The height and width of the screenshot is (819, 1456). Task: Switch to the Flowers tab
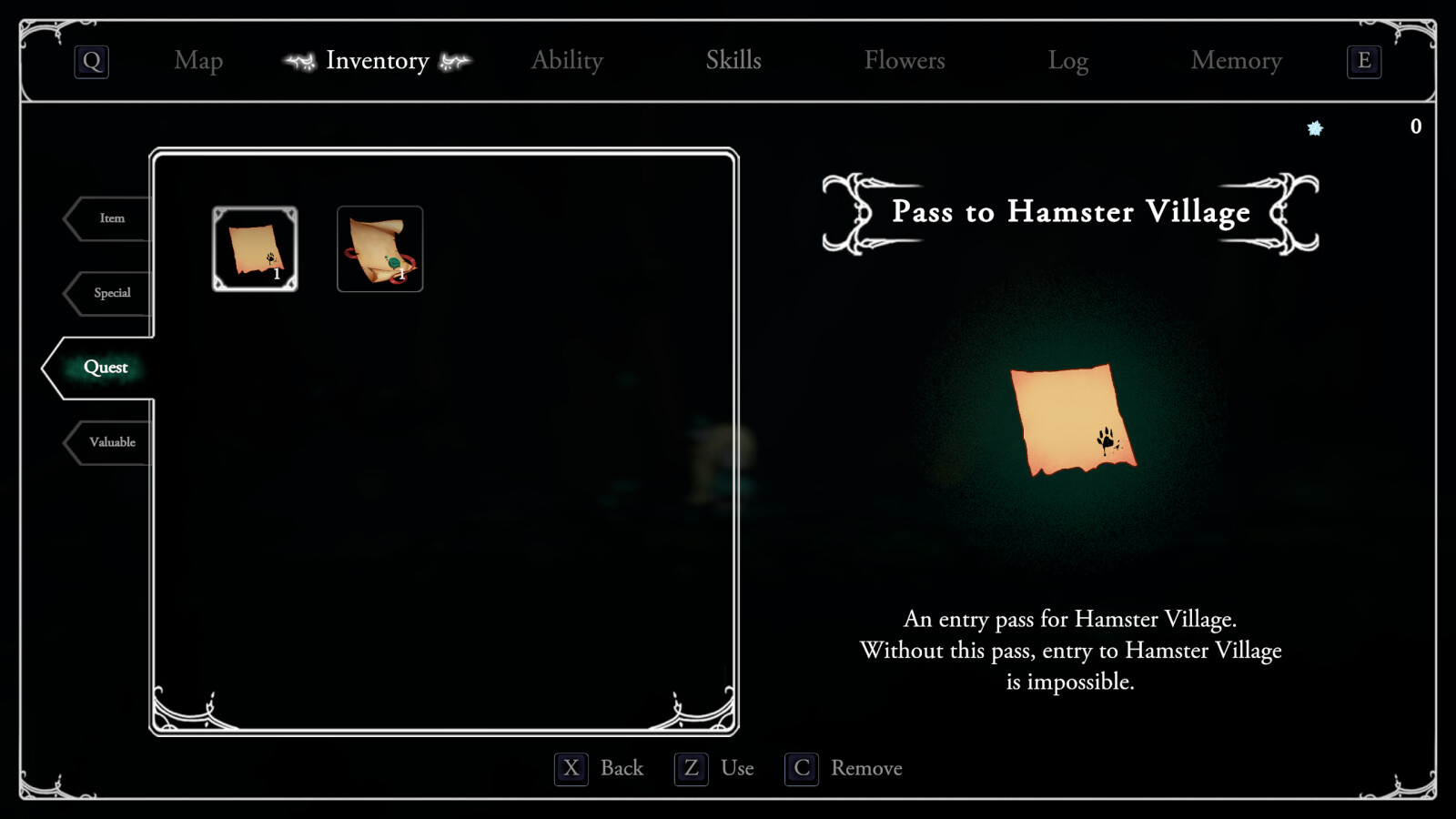[x=905, y=61]
